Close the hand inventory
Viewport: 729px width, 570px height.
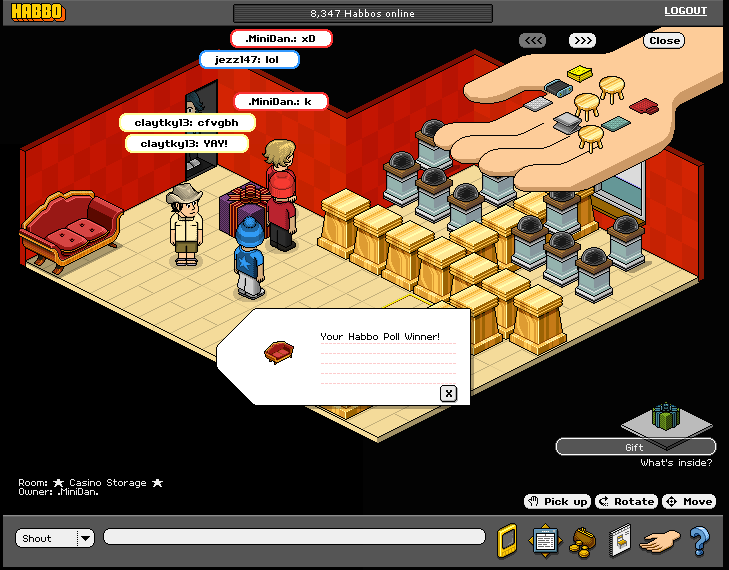664,41
